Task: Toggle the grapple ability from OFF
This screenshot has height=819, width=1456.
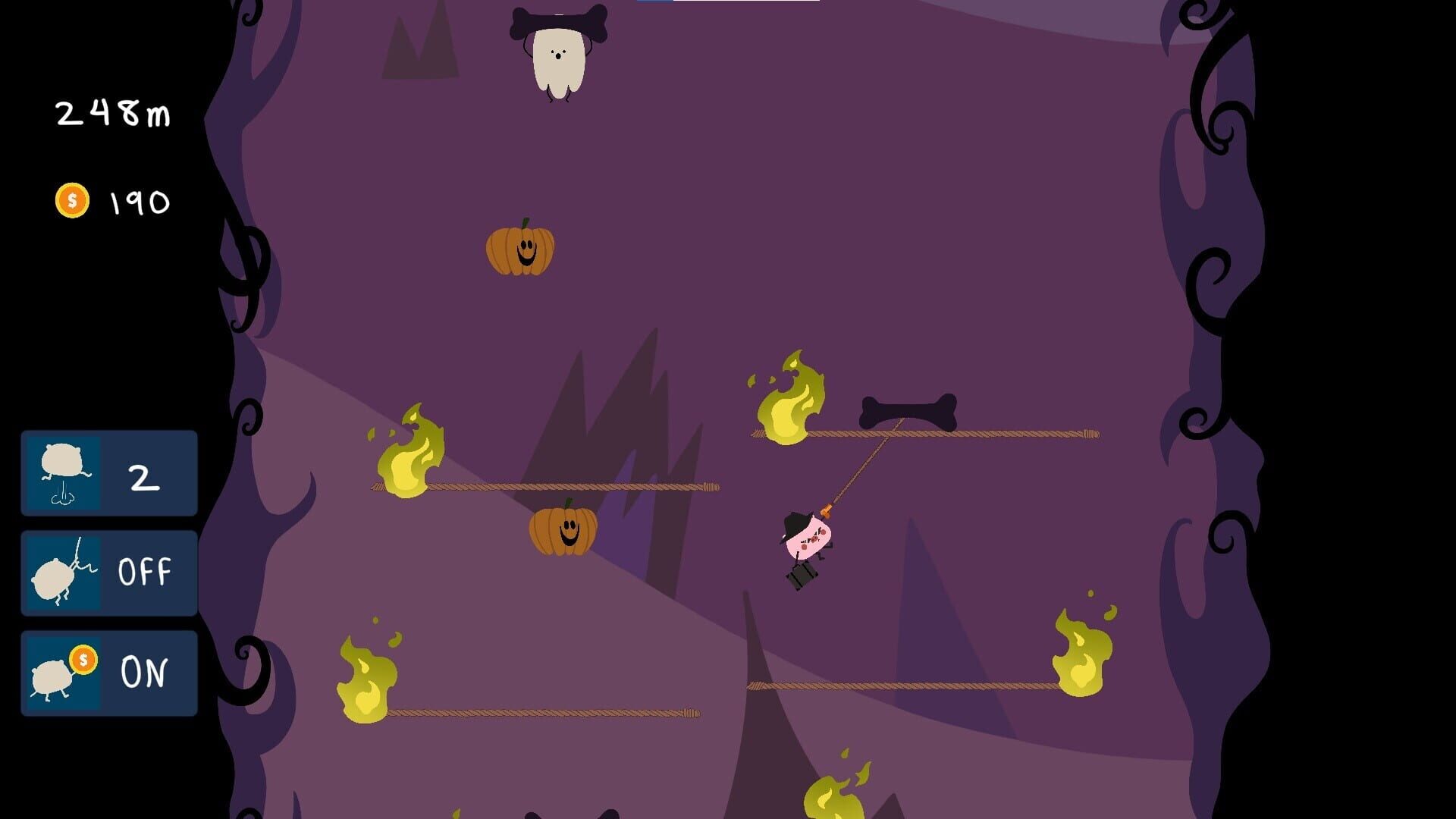Action: [109, 573]
